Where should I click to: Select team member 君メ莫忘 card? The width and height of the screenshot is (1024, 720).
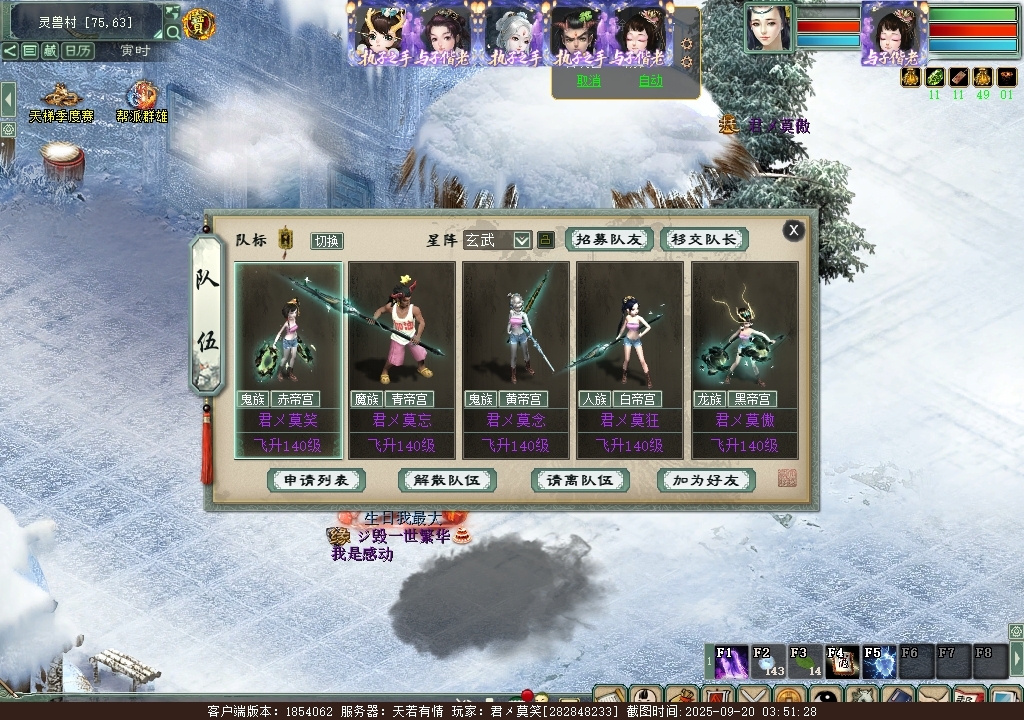[x=402, y=360]
